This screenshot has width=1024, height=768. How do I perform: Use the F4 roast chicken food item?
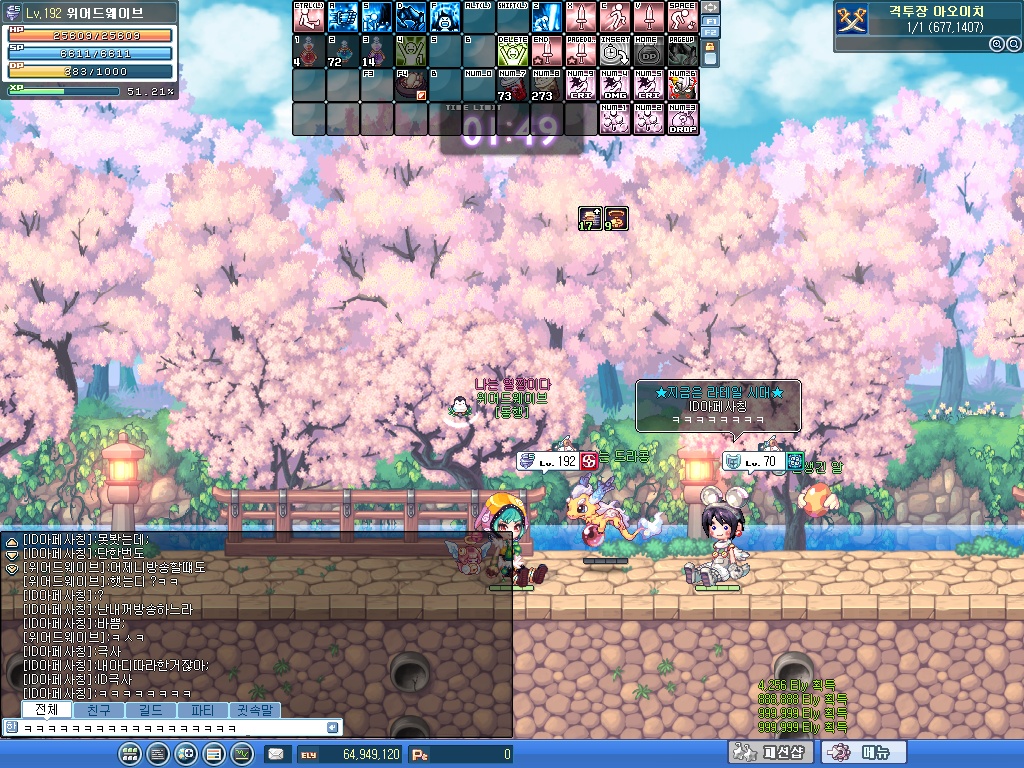point(411,85)
